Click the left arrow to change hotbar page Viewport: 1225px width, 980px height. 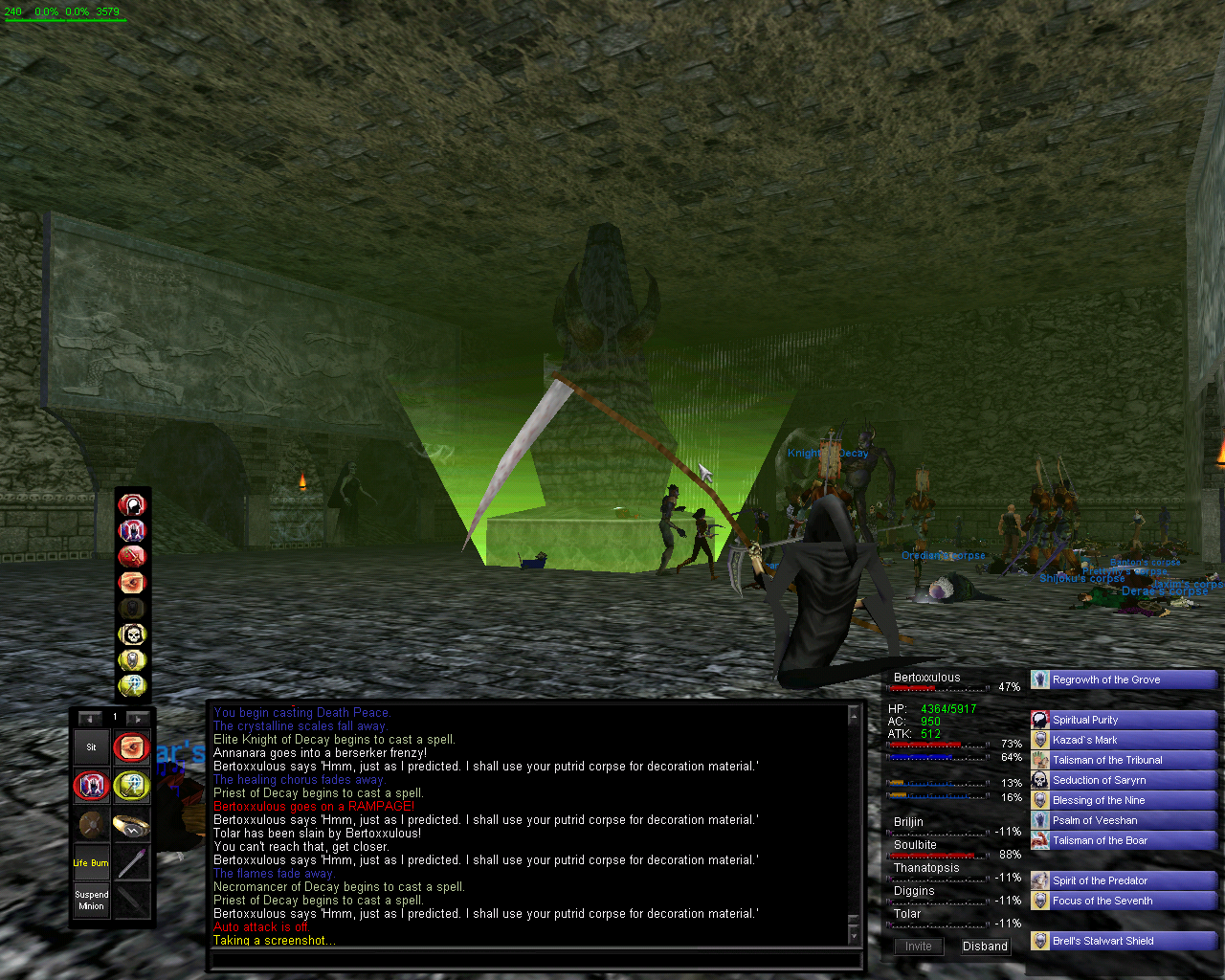click(x=89, y=717)
